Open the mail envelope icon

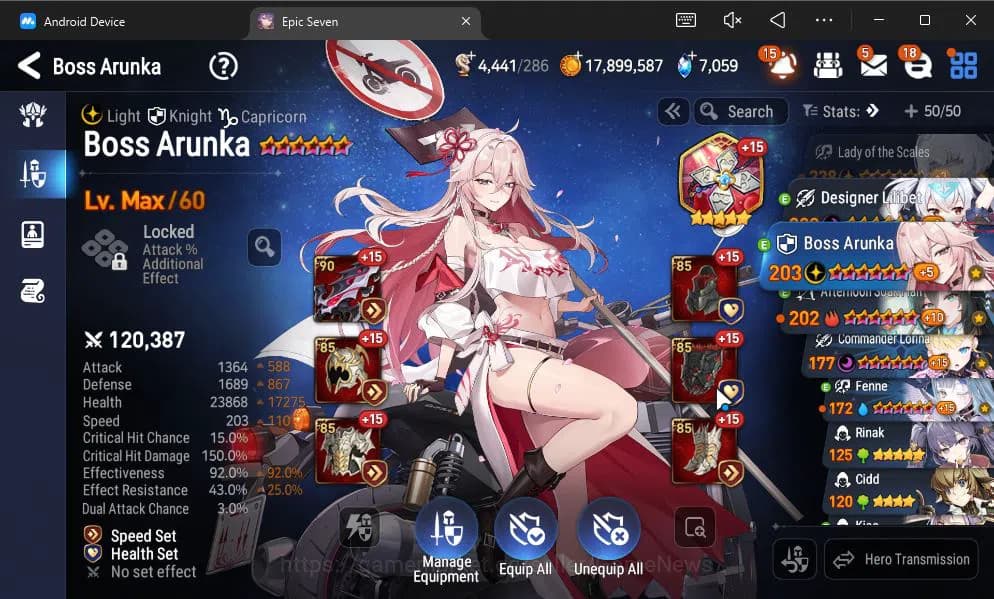tap(872, 66)
